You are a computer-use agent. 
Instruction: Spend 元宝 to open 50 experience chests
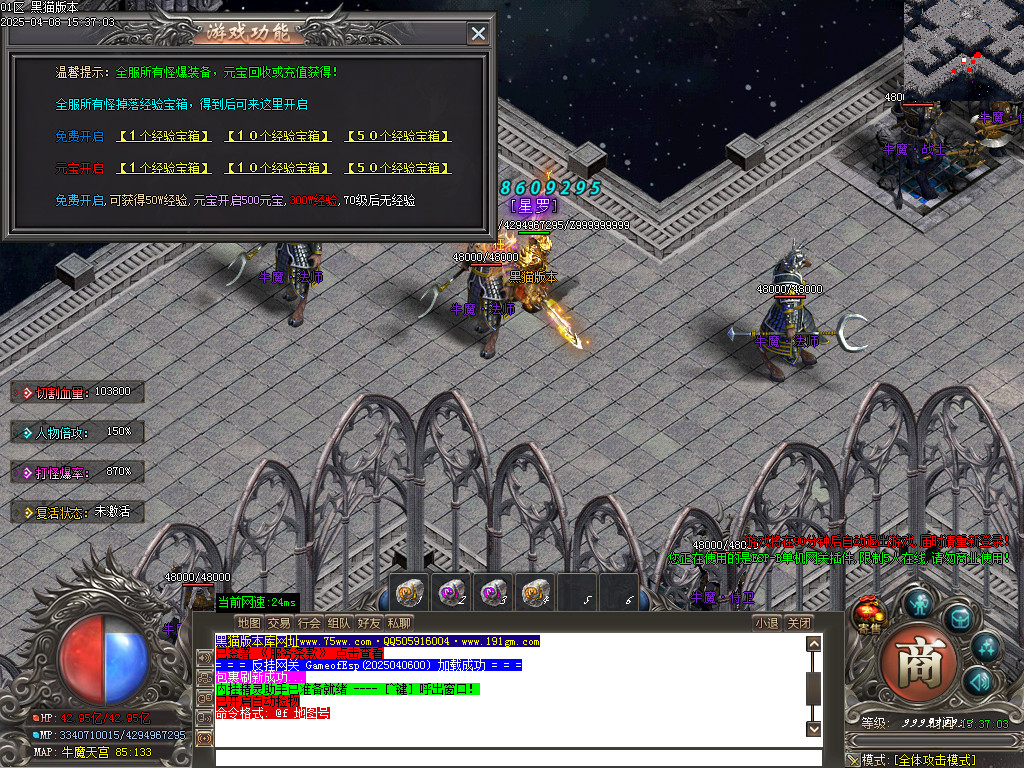click(x=398, y=168)
